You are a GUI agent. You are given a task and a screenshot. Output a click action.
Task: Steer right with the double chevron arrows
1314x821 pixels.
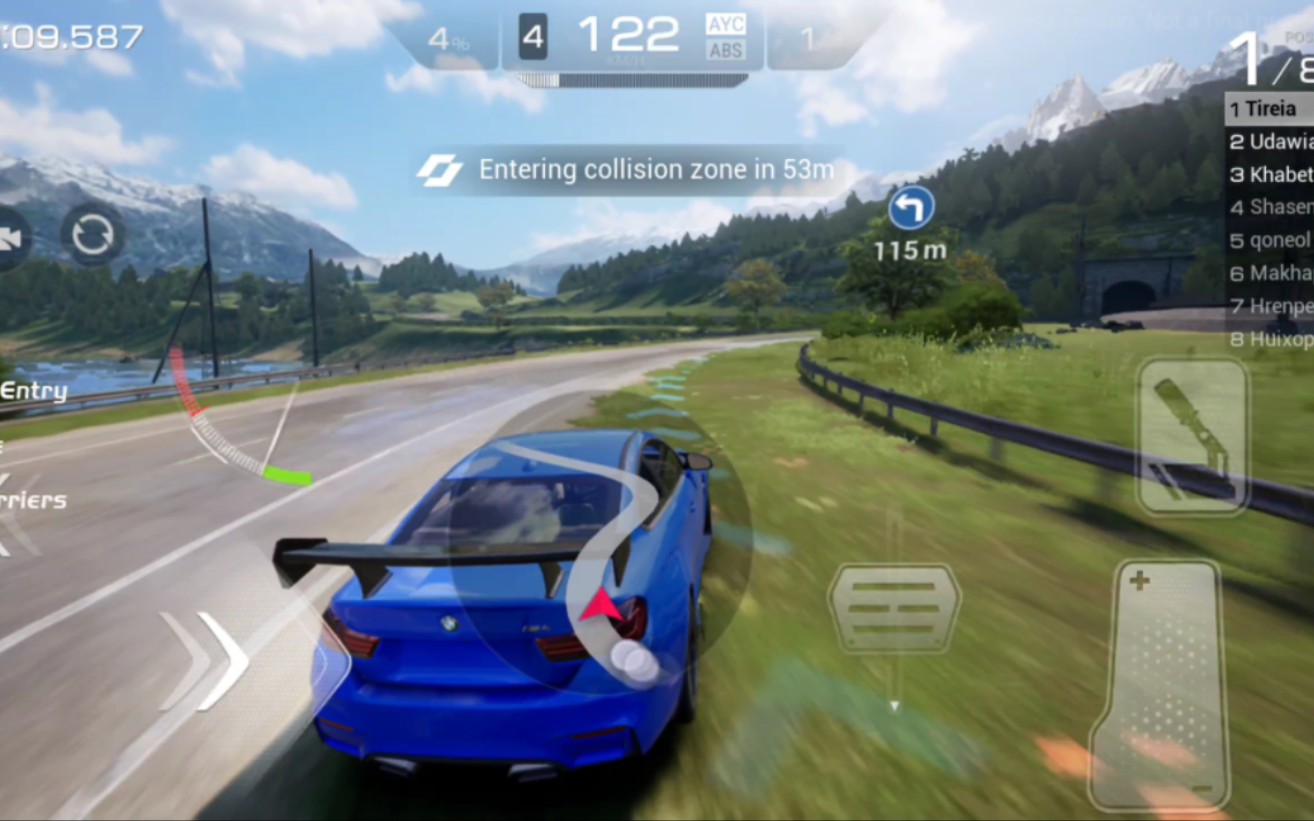click(206, 661)
